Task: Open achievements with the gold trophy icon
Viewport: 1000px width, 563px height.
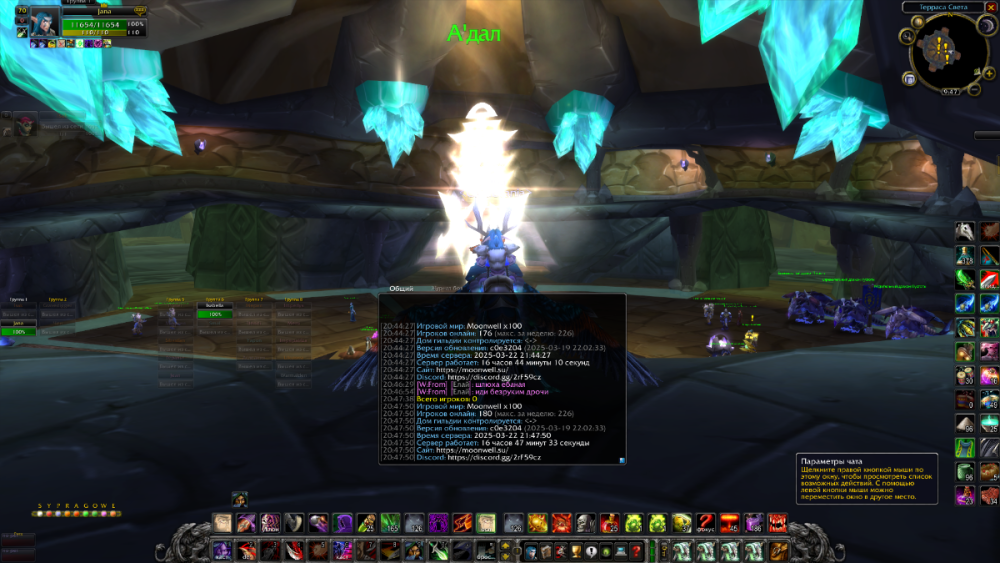Action: [576, 550]
